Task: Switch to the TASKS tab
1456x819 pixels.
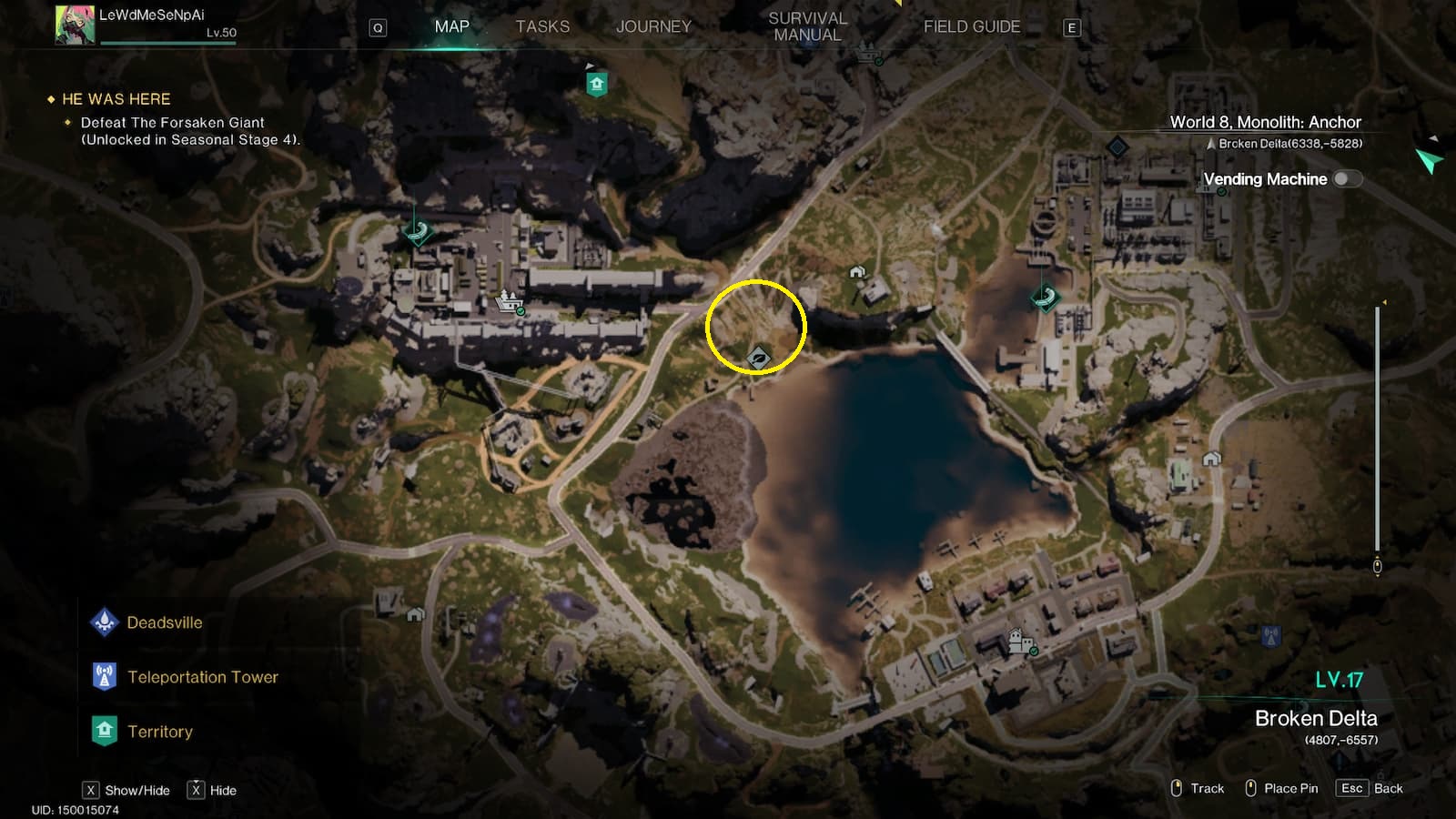Action: tap(543, 26)
